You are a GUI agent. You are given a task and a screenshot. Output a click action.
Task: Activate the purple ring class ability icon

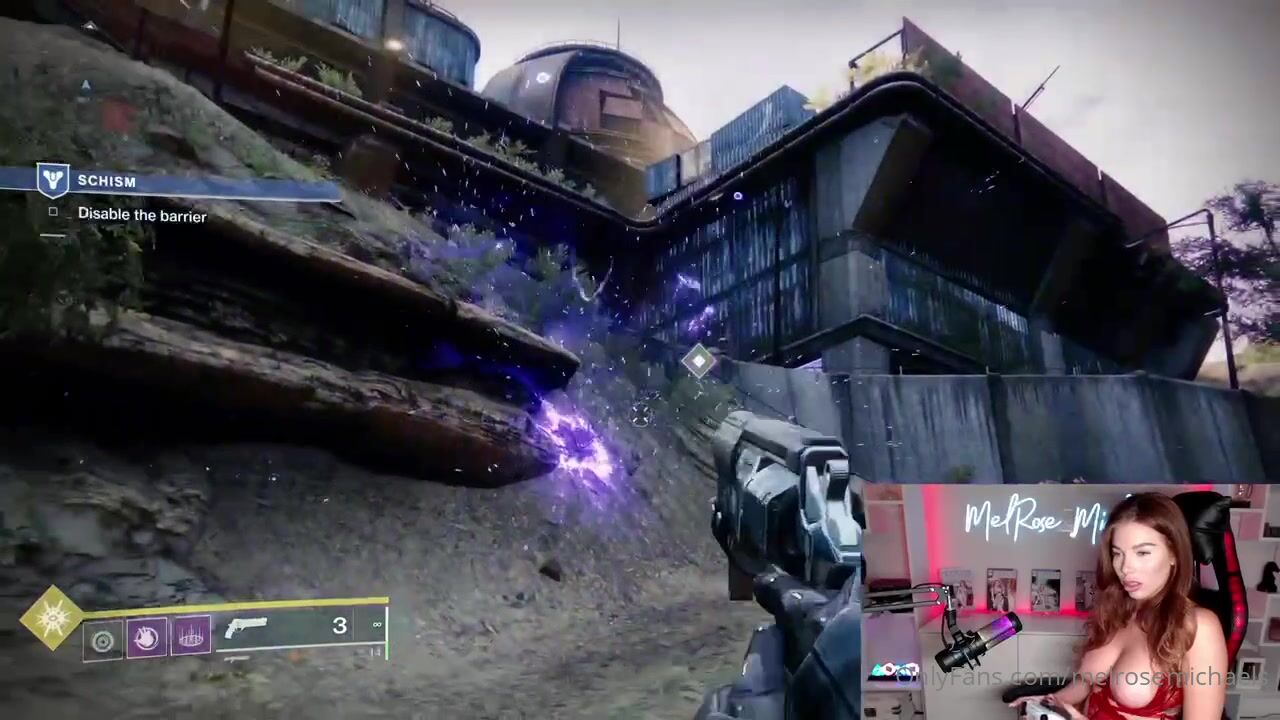point(191,635)
